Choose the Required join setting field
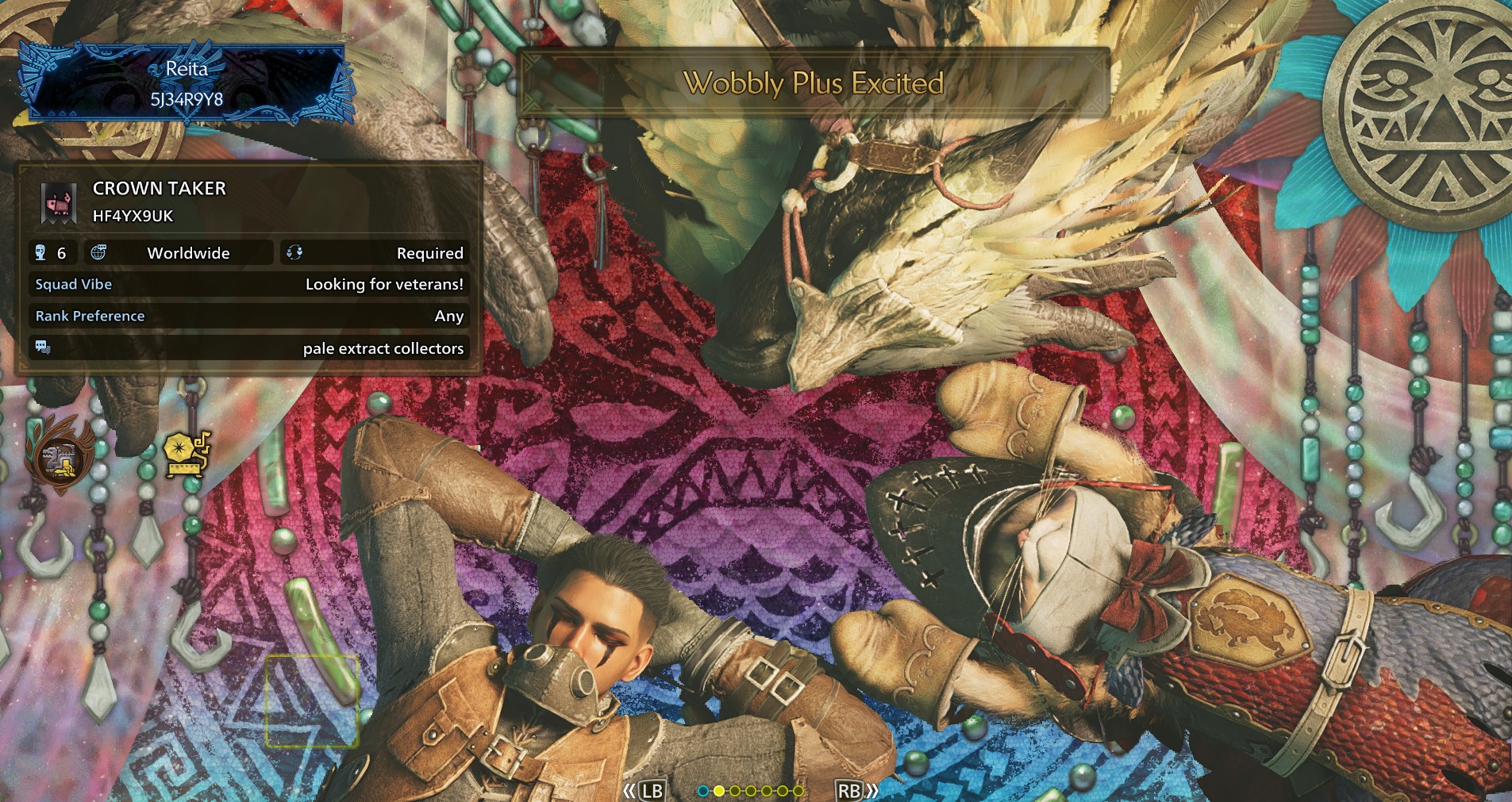This screenshot has height=802, width=1512. [x=374, y=253]
